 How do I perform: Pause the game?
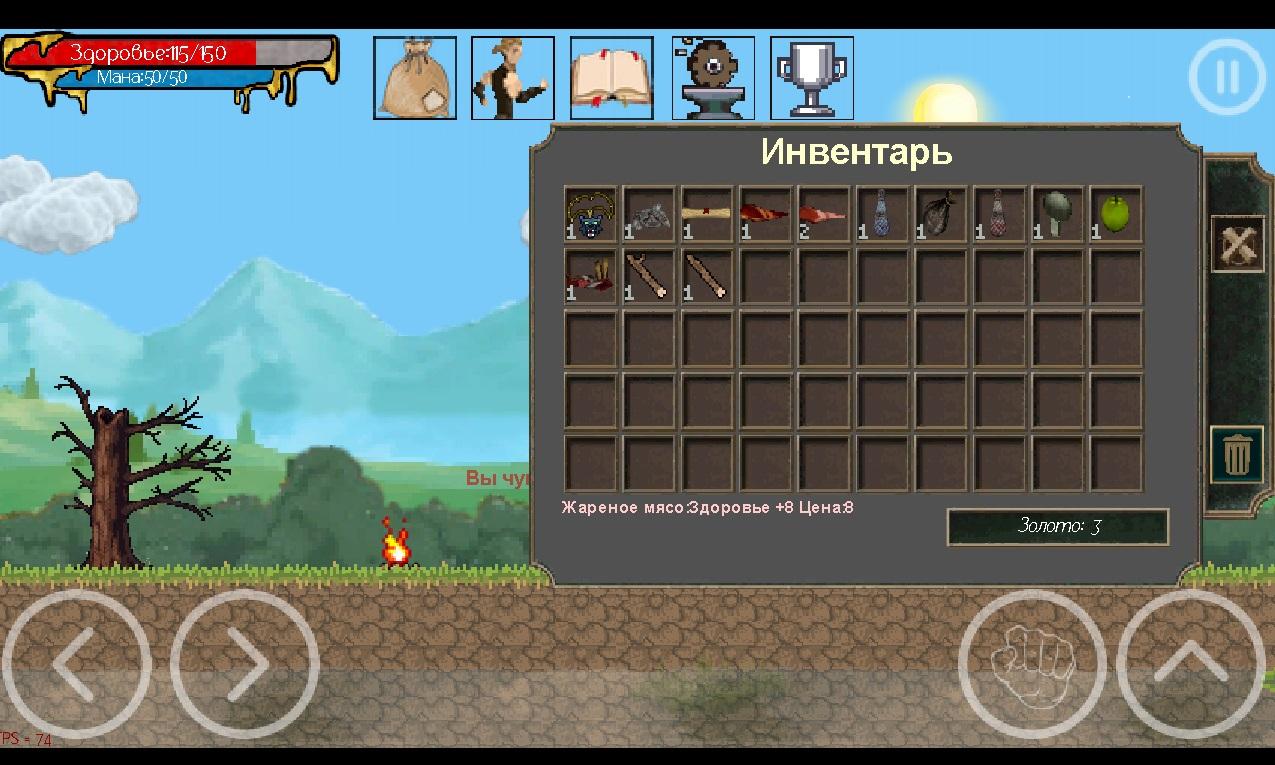1227,77
